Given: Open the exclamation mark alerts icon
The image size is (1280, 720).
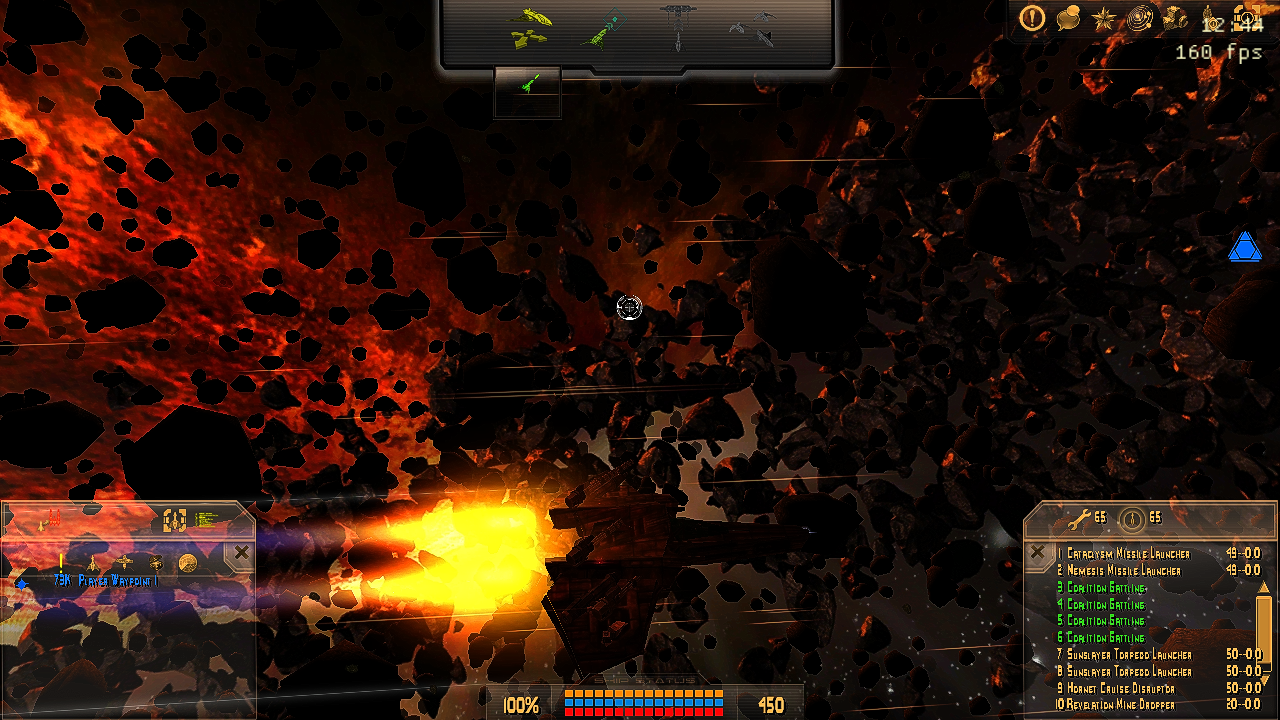Looking at the screenshot, I should click(1033, 18).
